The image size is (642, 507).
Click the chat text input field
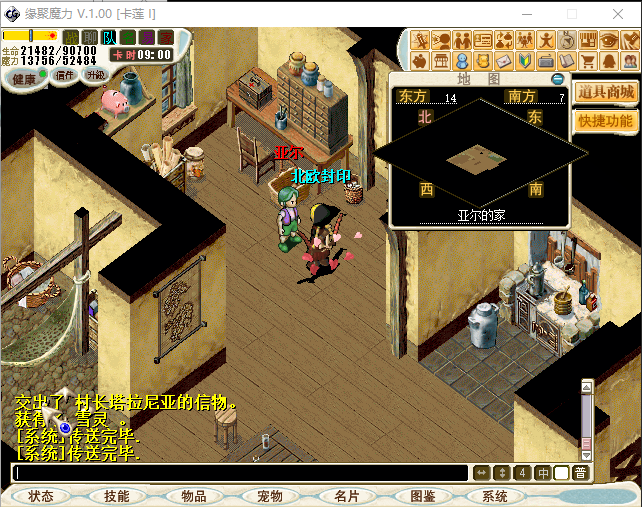[x=240, y=473]
